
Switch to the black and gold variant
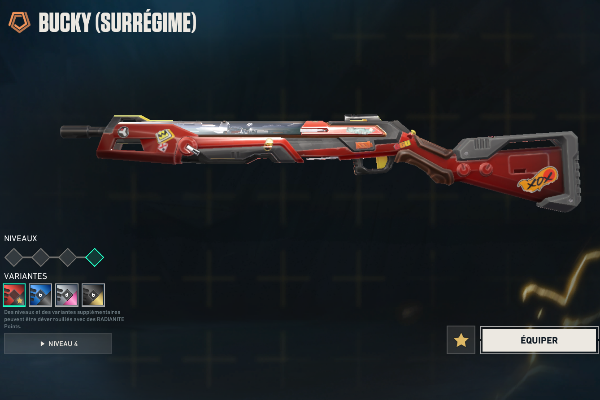93,294
